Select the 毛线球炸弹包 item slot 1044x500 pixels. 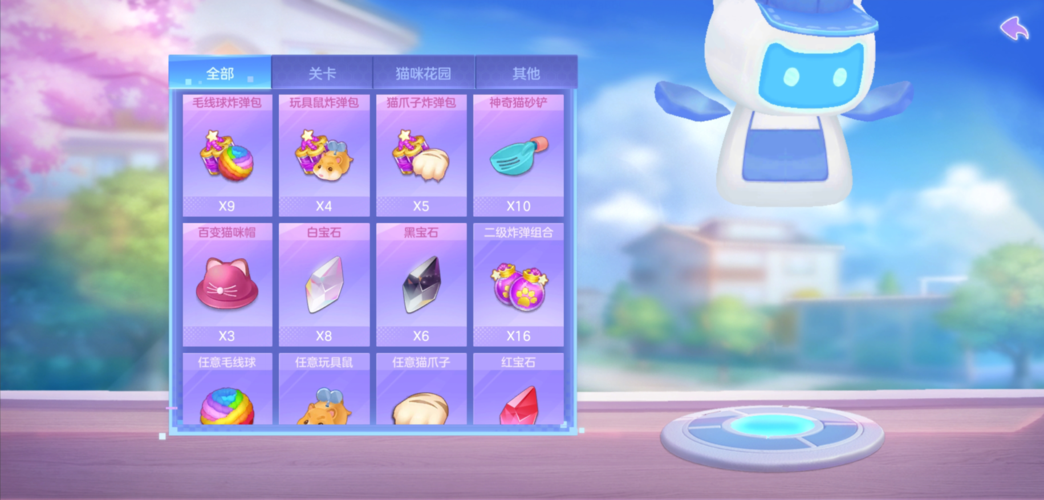pyautogui.click(x=227, y=156)
